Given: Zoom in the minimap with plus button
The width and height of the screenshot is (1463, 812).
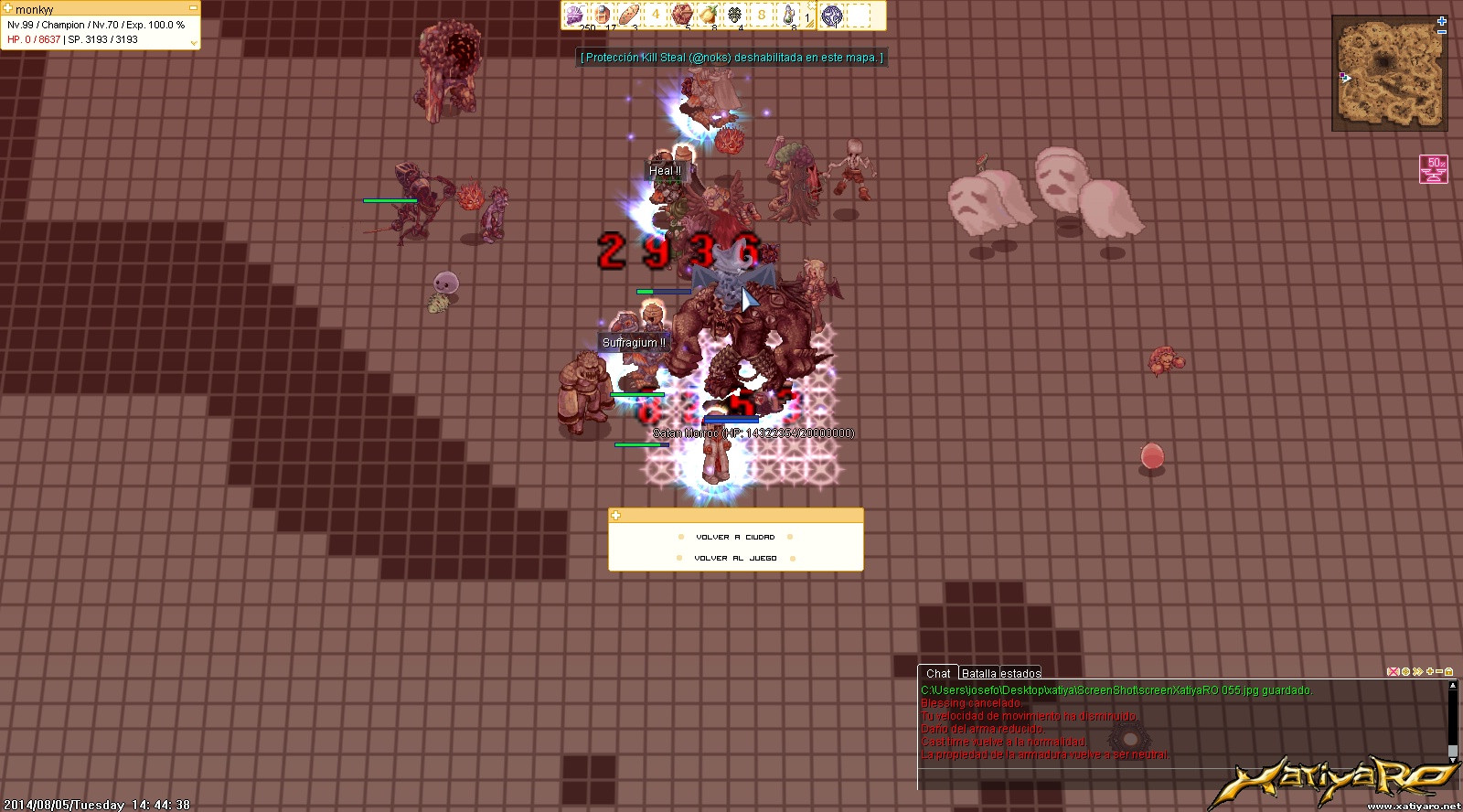Looking at the screenshot, I should point(1442,20).
